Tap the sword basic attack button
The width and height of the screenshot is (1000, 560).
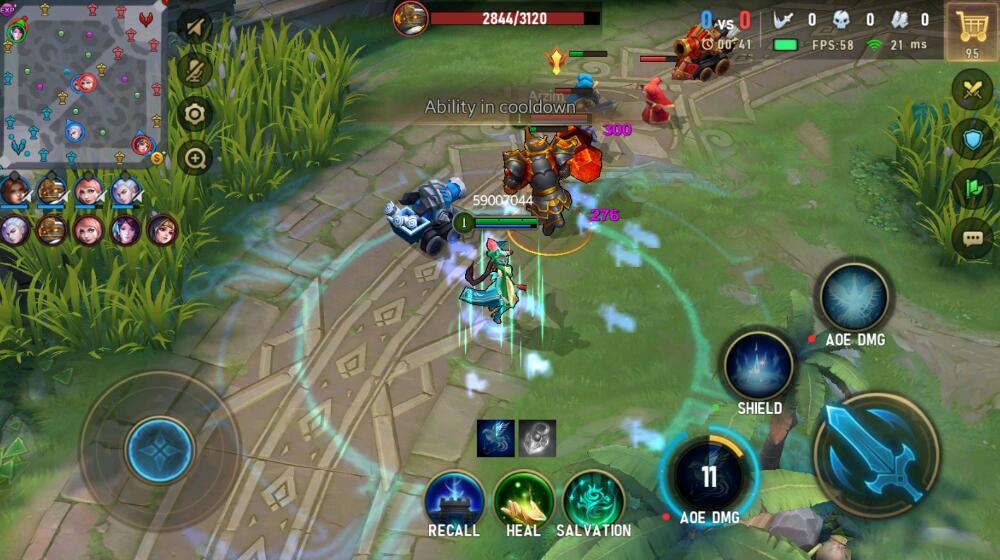pos(876,454)
